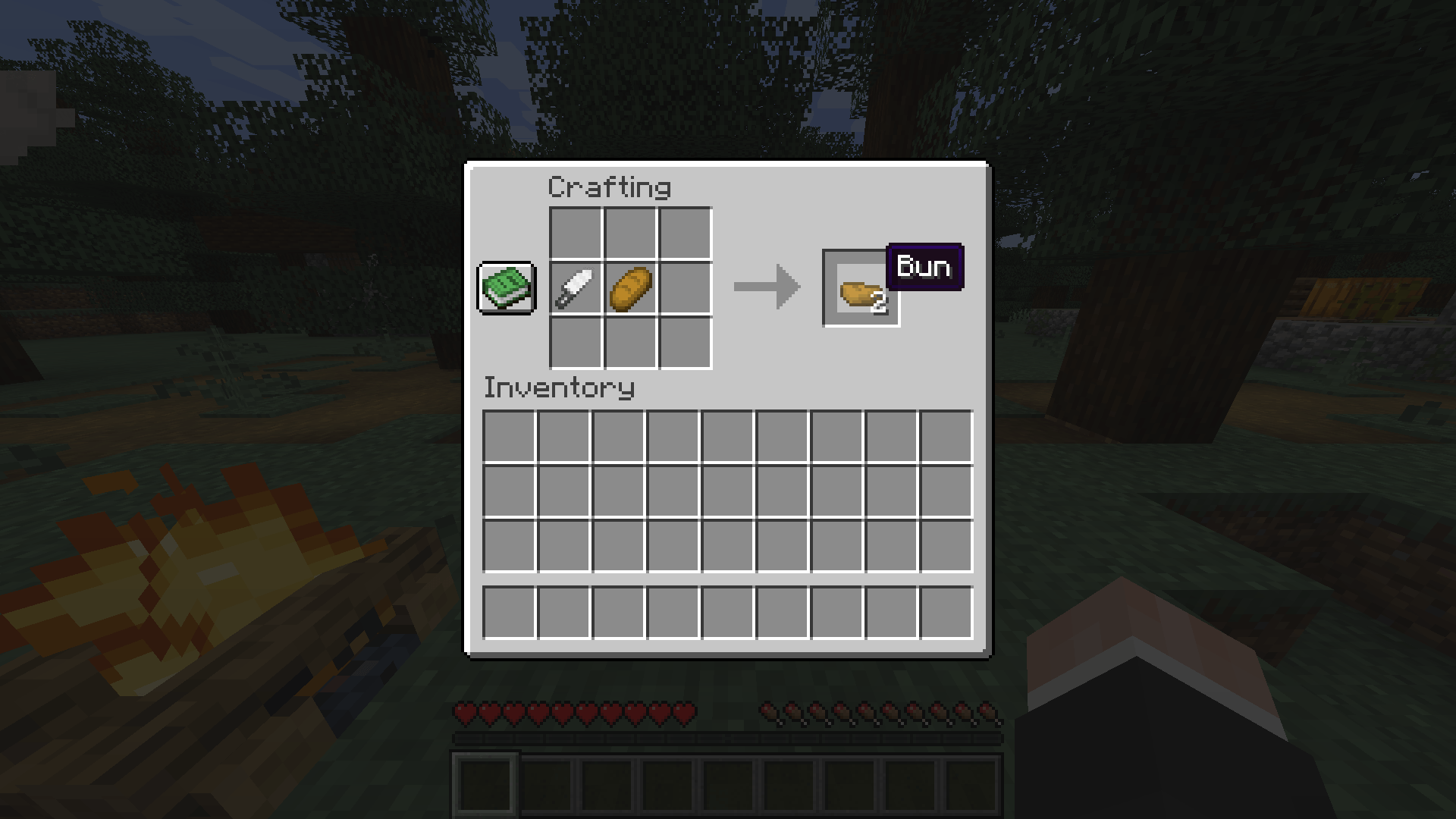Toggle the crafting recipe book open
Screen dimensions: 1456x819
505,289
